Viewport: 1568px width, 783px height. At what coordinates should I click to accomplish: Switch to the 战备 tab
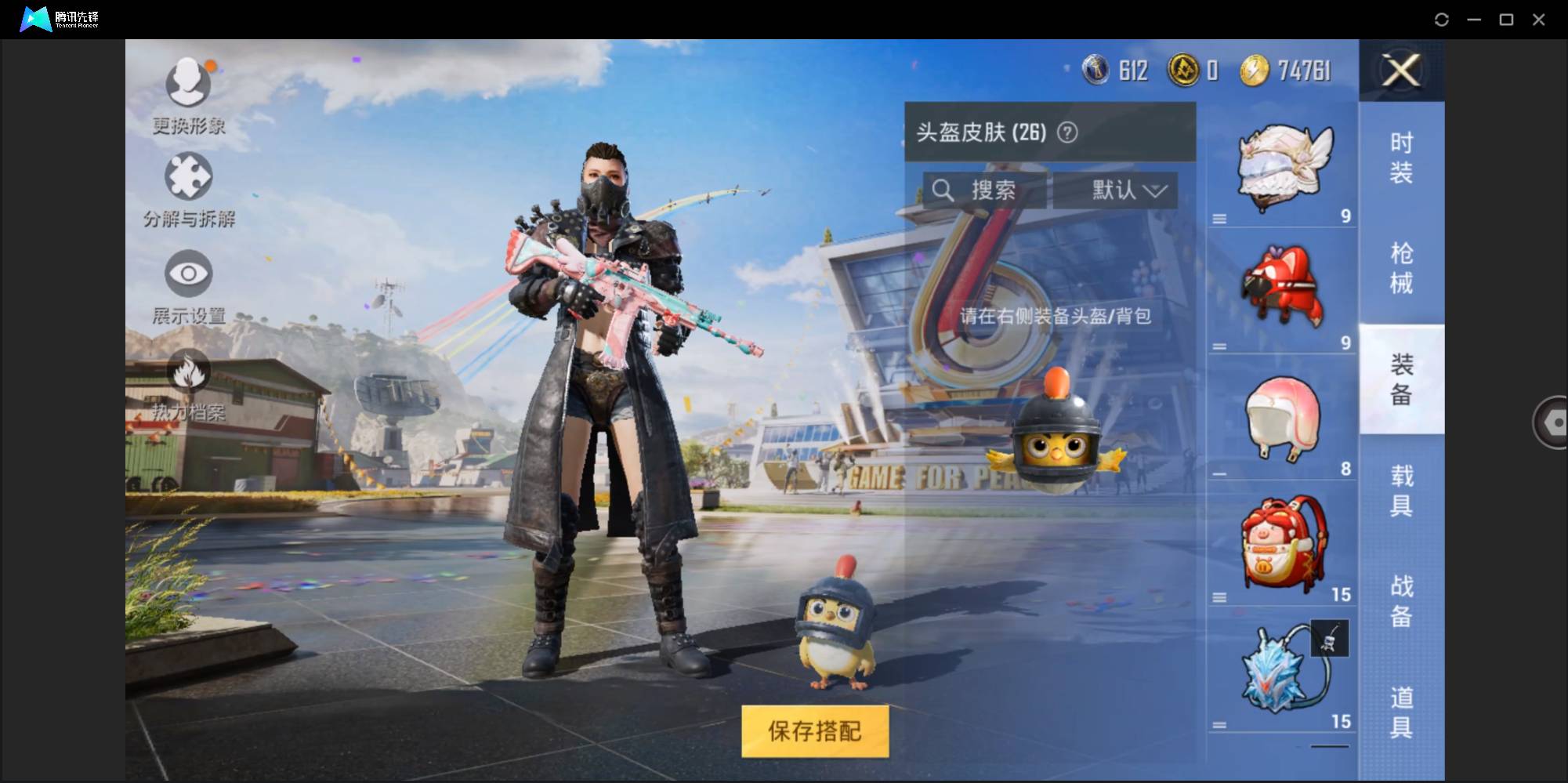1403,602
